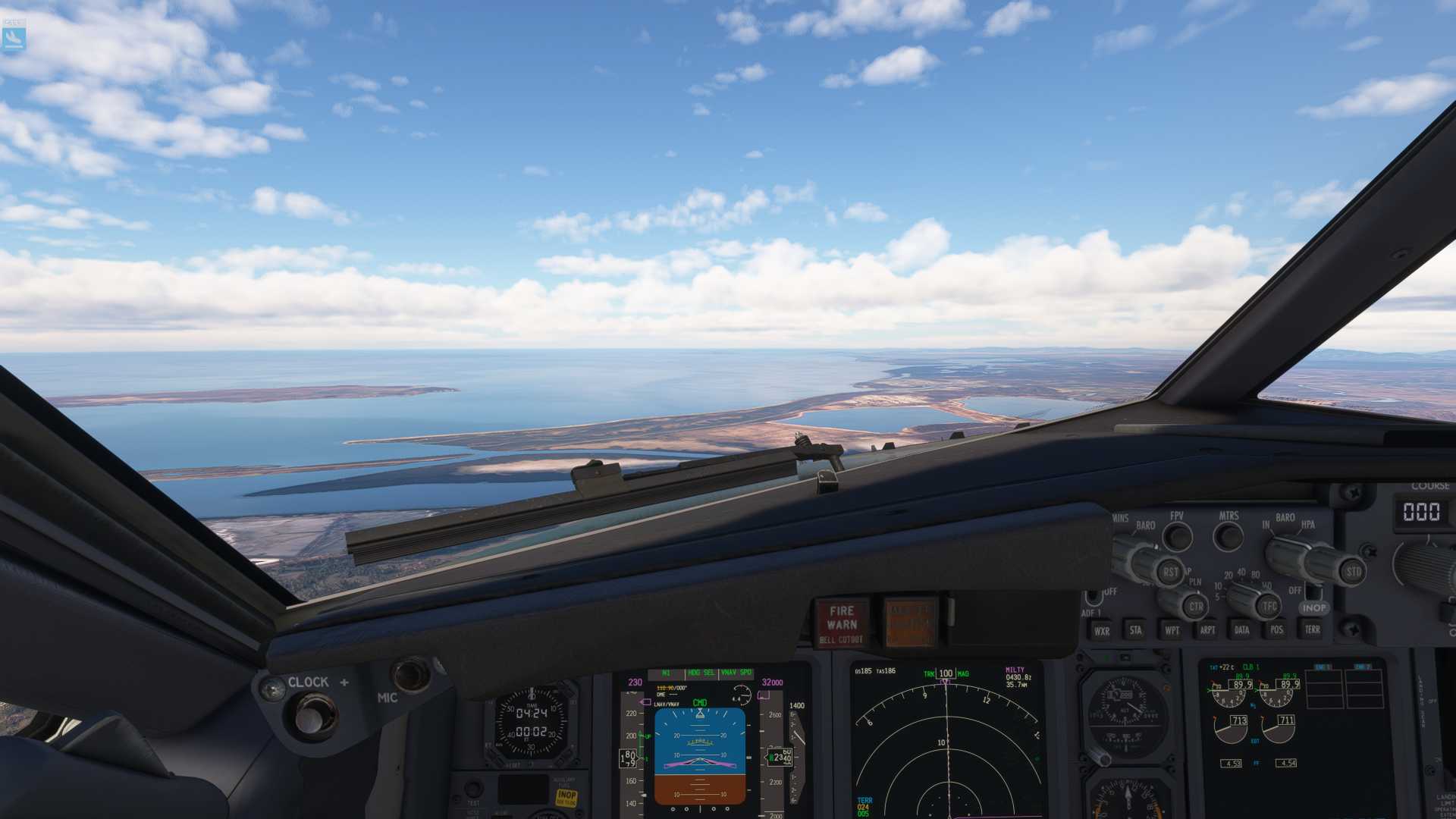This screenshot has height=819, width=1456.
Task: Push the WXR weather radar button
Action: (1101, 630)
